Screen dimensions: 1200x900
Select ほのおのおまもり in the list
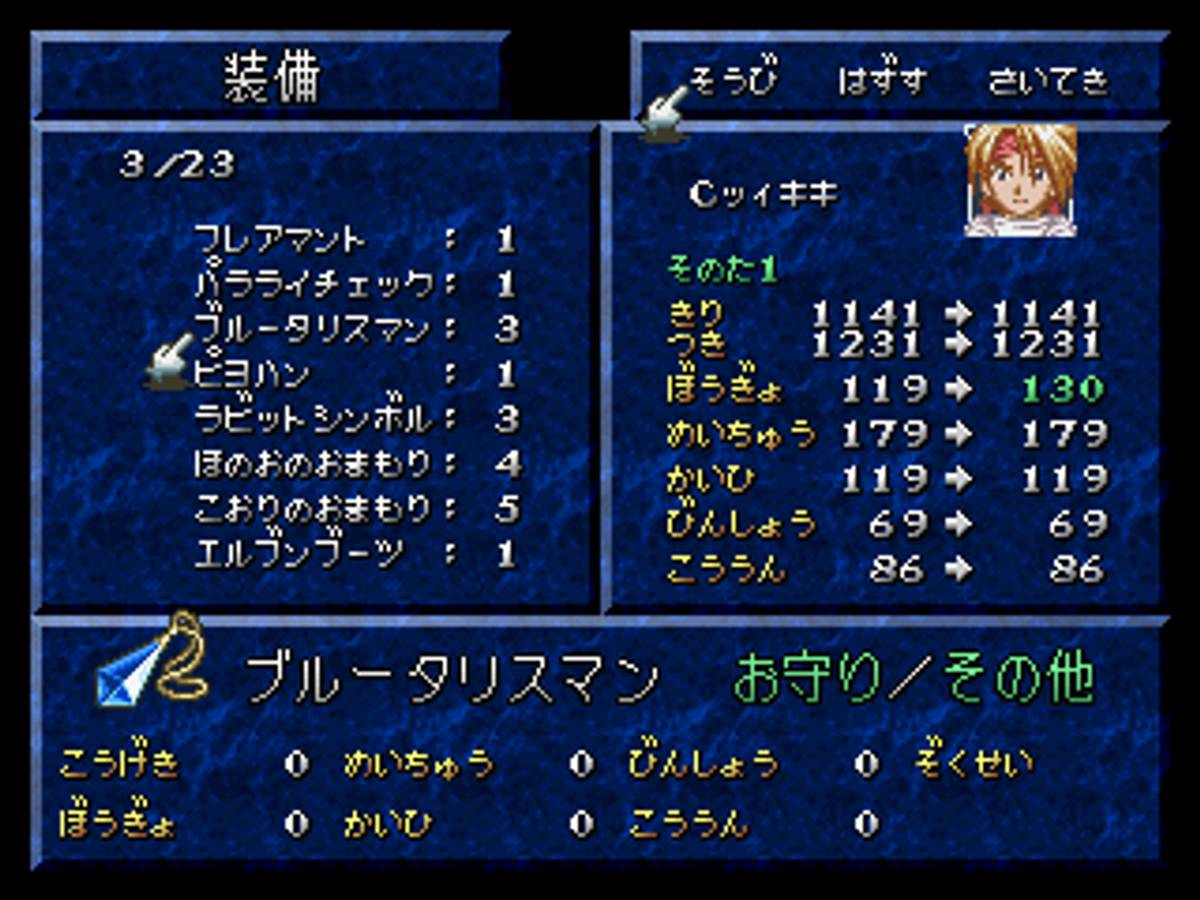pyautogui.click(x=313, y=463)
